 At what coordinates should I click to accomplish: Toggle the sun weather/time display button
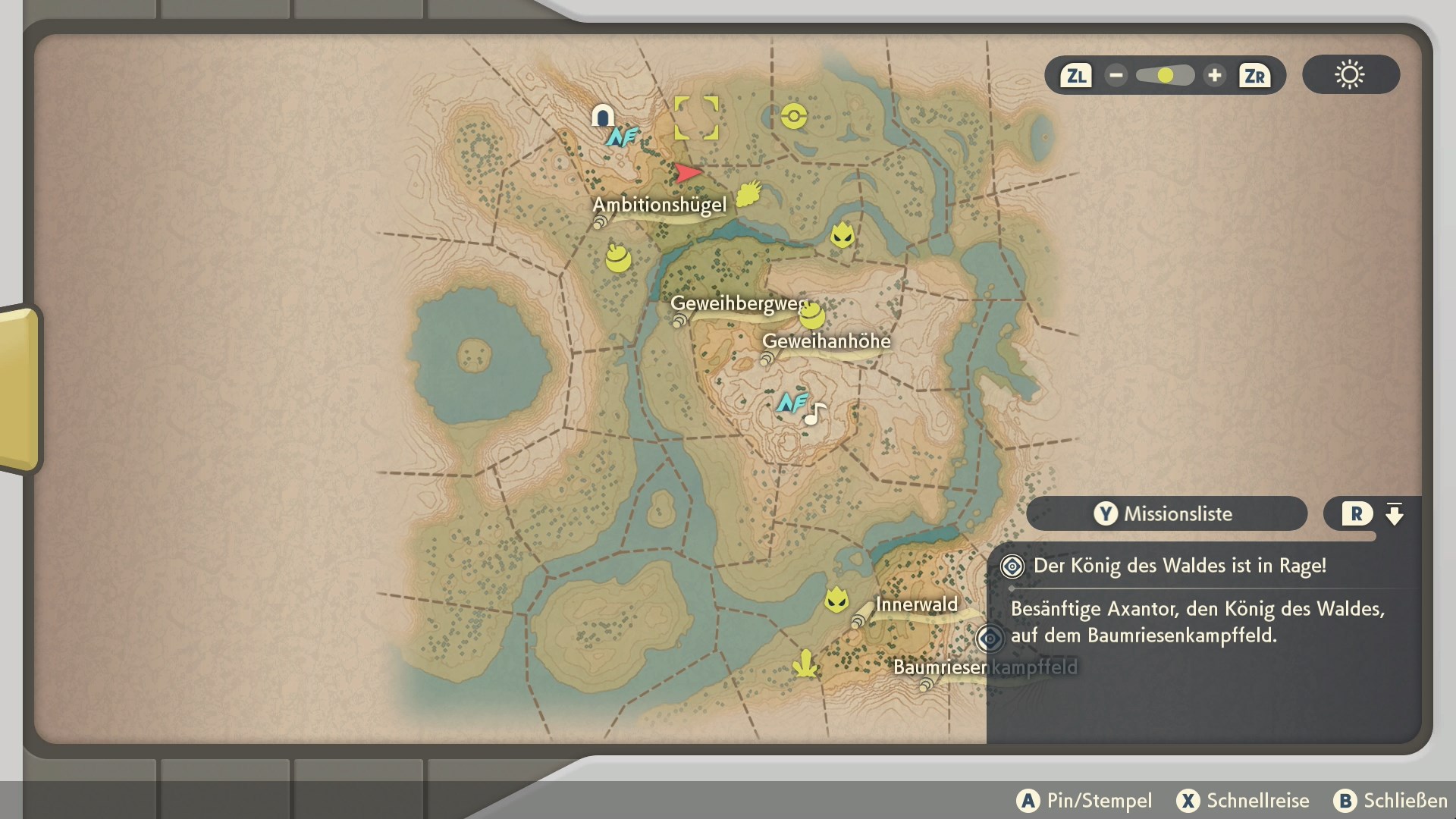1350,75
